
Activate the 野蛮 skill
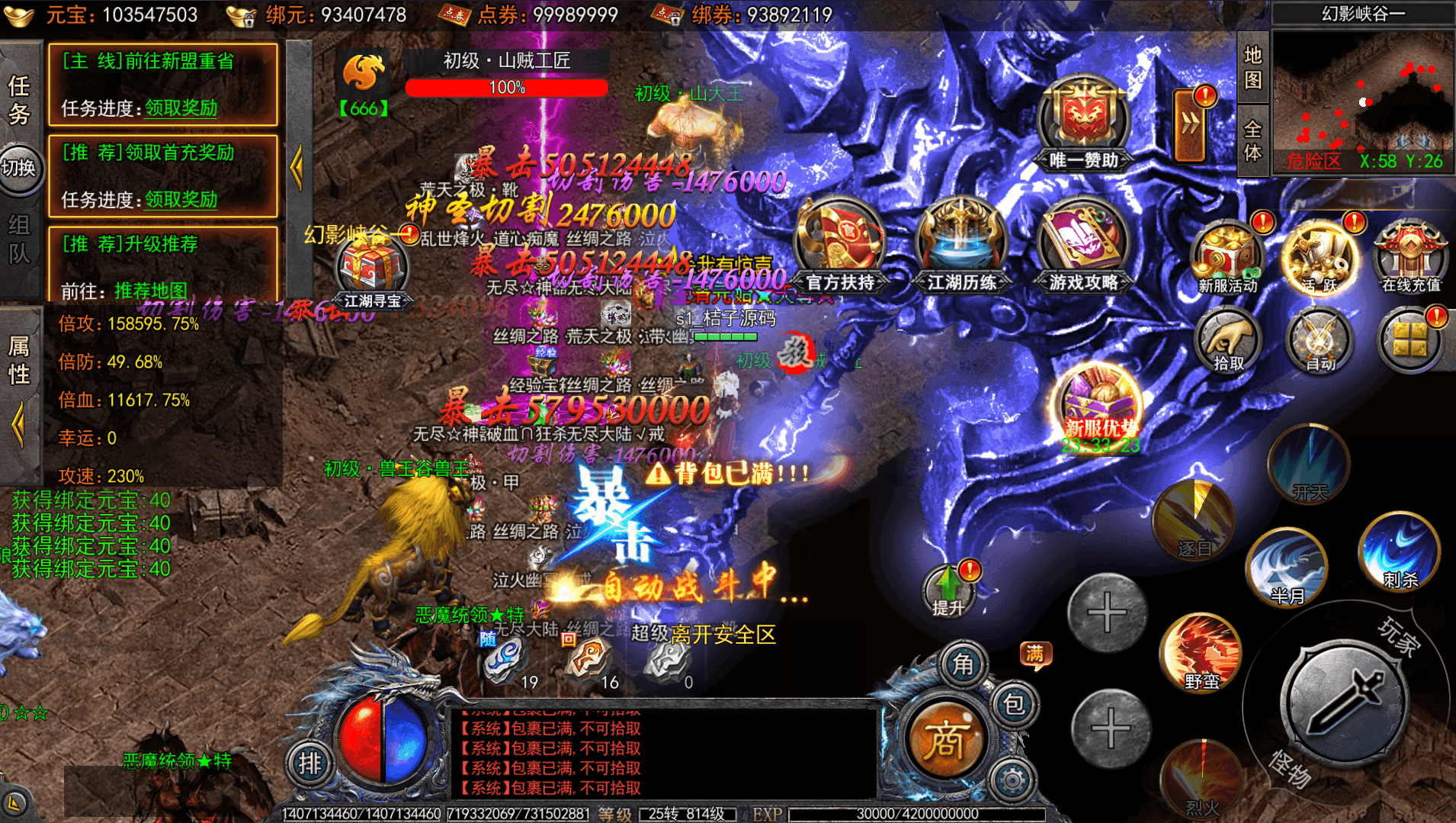pyautogui.click(x=1201, y=653)
